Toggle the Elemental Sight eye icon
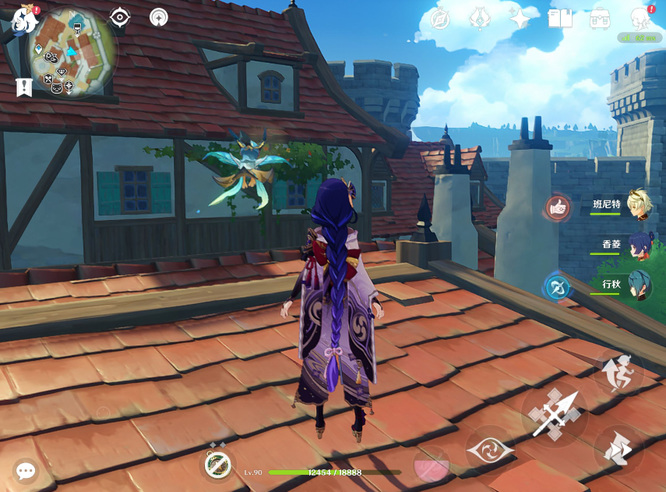The image size is (666, 492). 120,17
